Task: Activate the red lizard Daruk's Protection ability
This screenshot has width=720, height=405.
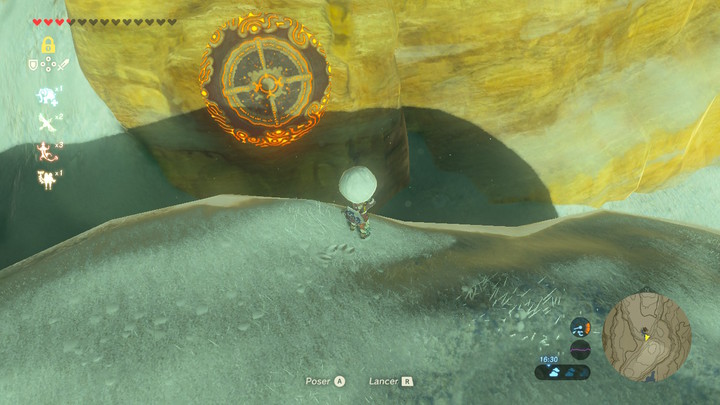Action: [x=46, y=151]
